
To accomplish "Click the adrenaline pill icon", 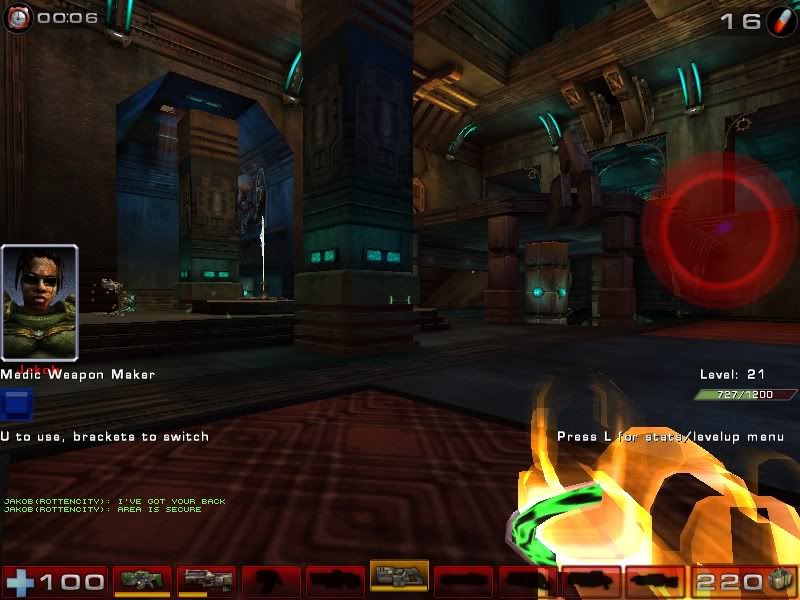I will coord(781,21).
